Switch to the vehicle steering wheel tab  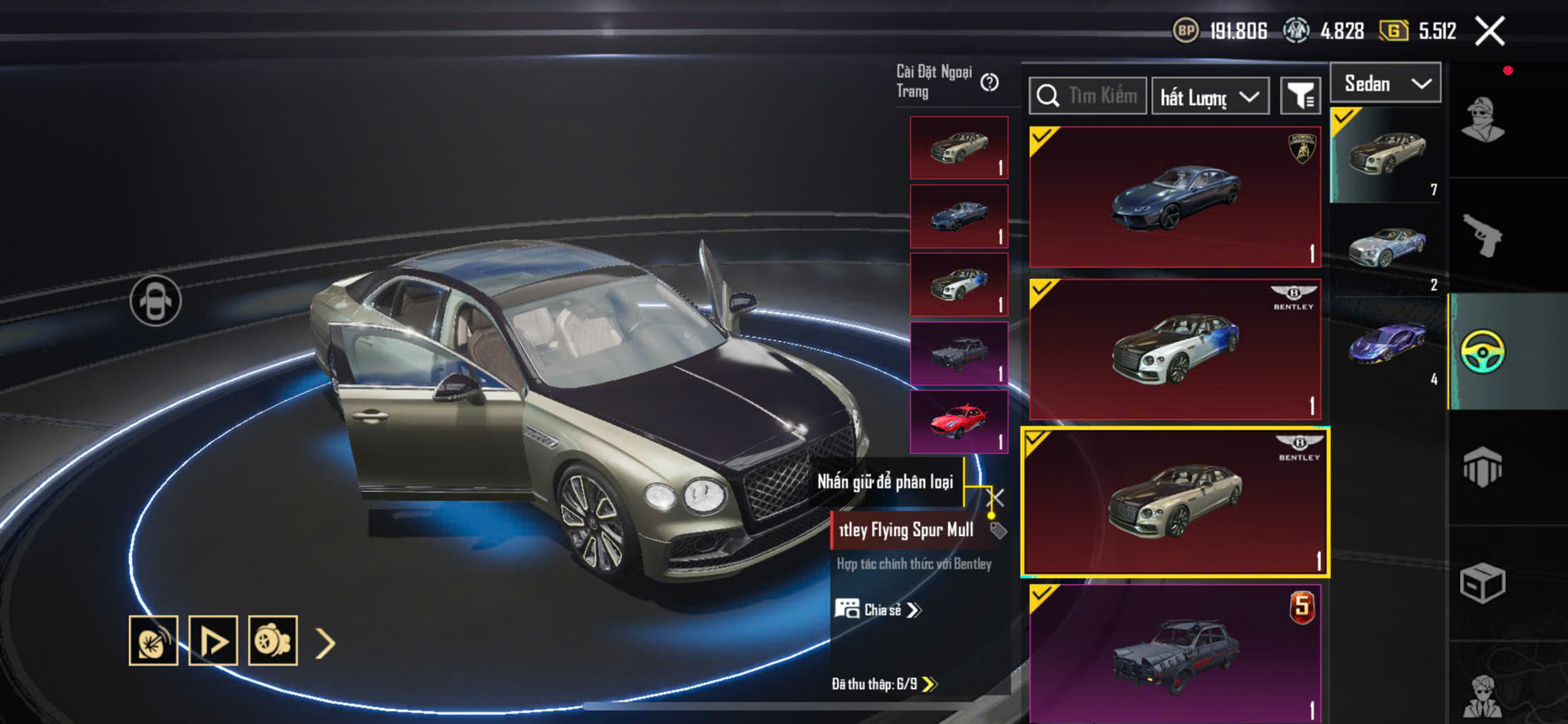(x=1482, y=352)
